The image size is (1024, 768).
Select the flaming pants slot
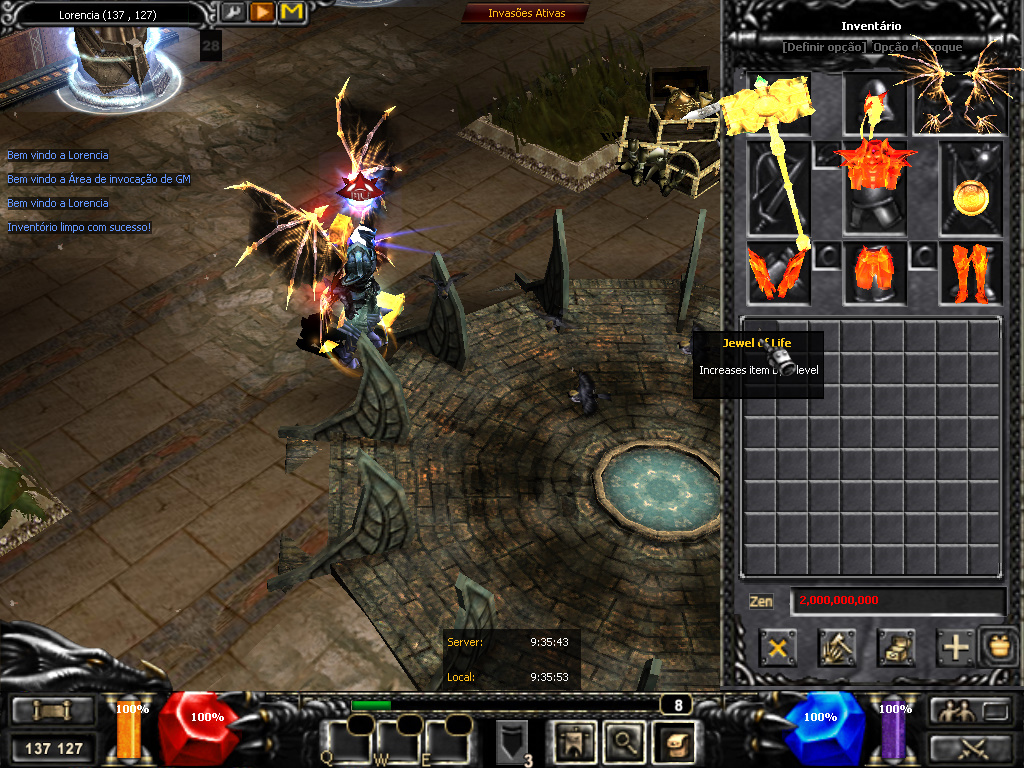(874, 273)
